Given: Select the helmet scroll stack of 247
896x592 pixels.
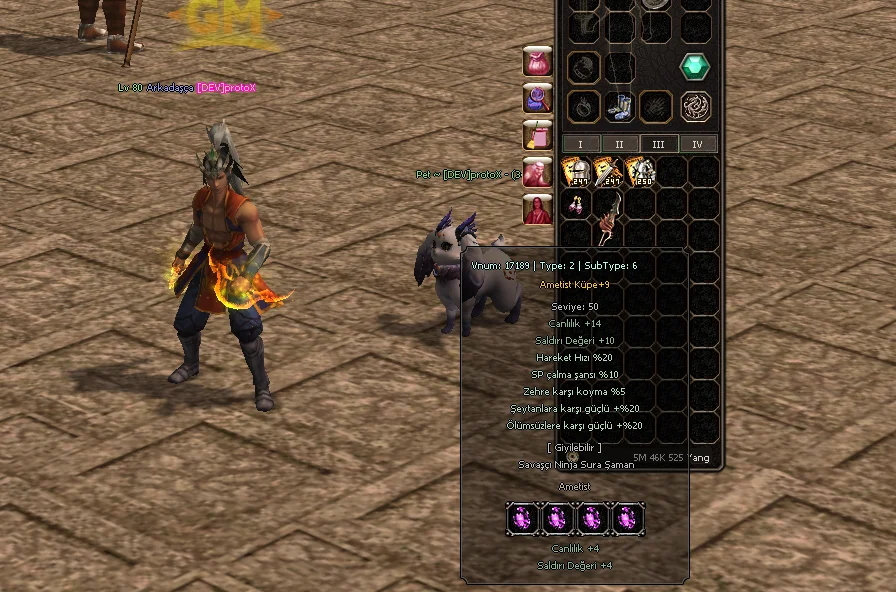Looking at the screenshot, I should pos(575,171).
